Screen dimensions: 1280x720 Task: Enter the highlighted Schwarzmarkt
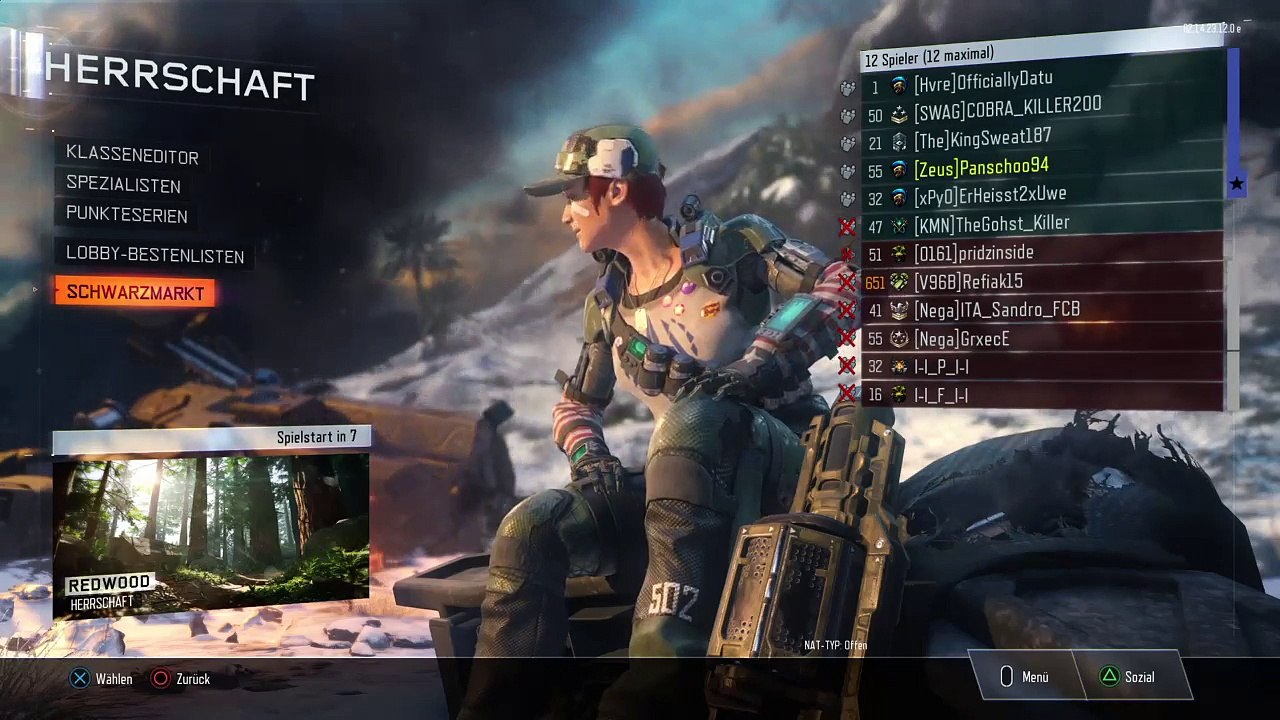tap(135, 293)
